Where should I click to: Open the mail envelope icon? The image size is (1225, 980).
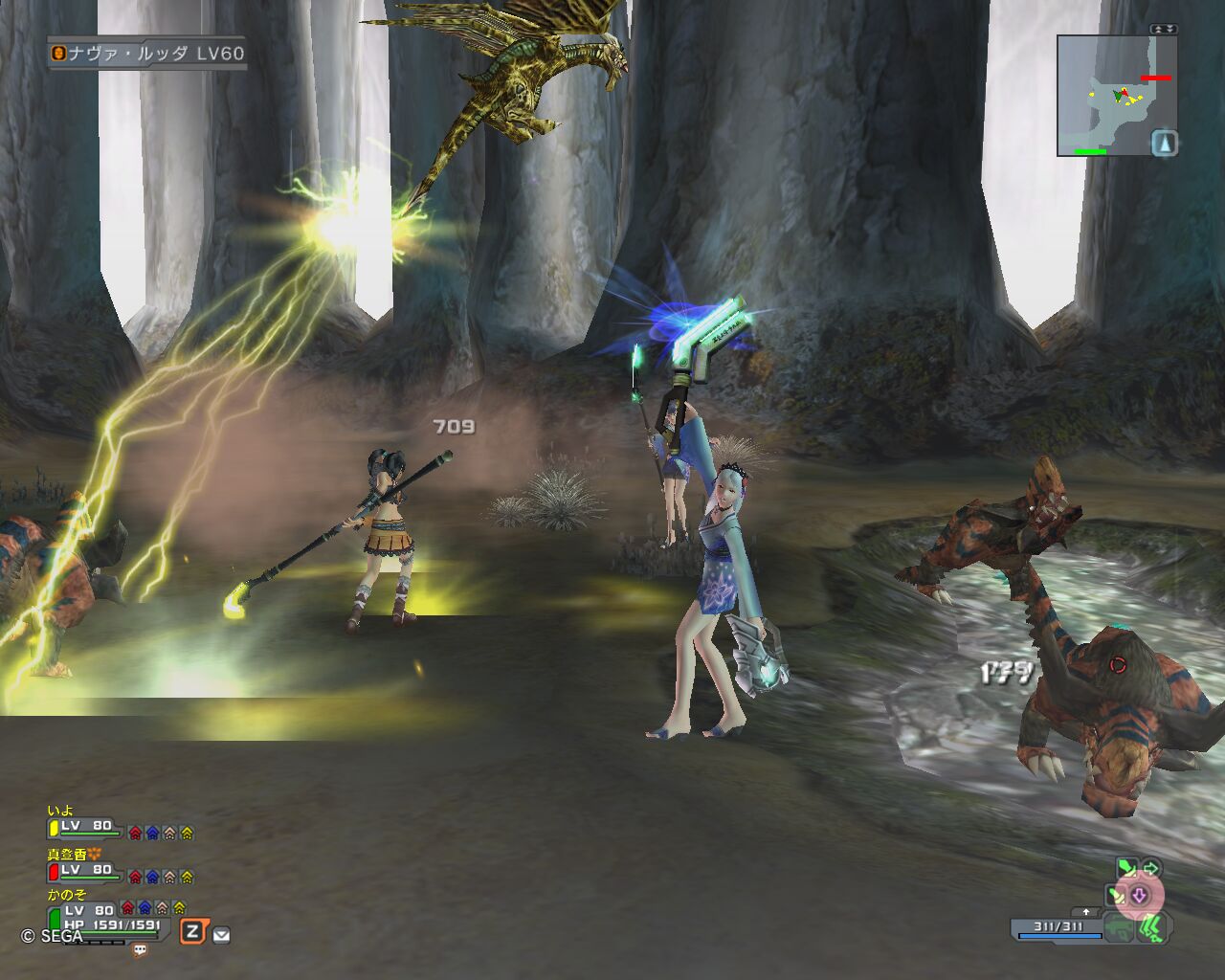click(x=221, y=935)
